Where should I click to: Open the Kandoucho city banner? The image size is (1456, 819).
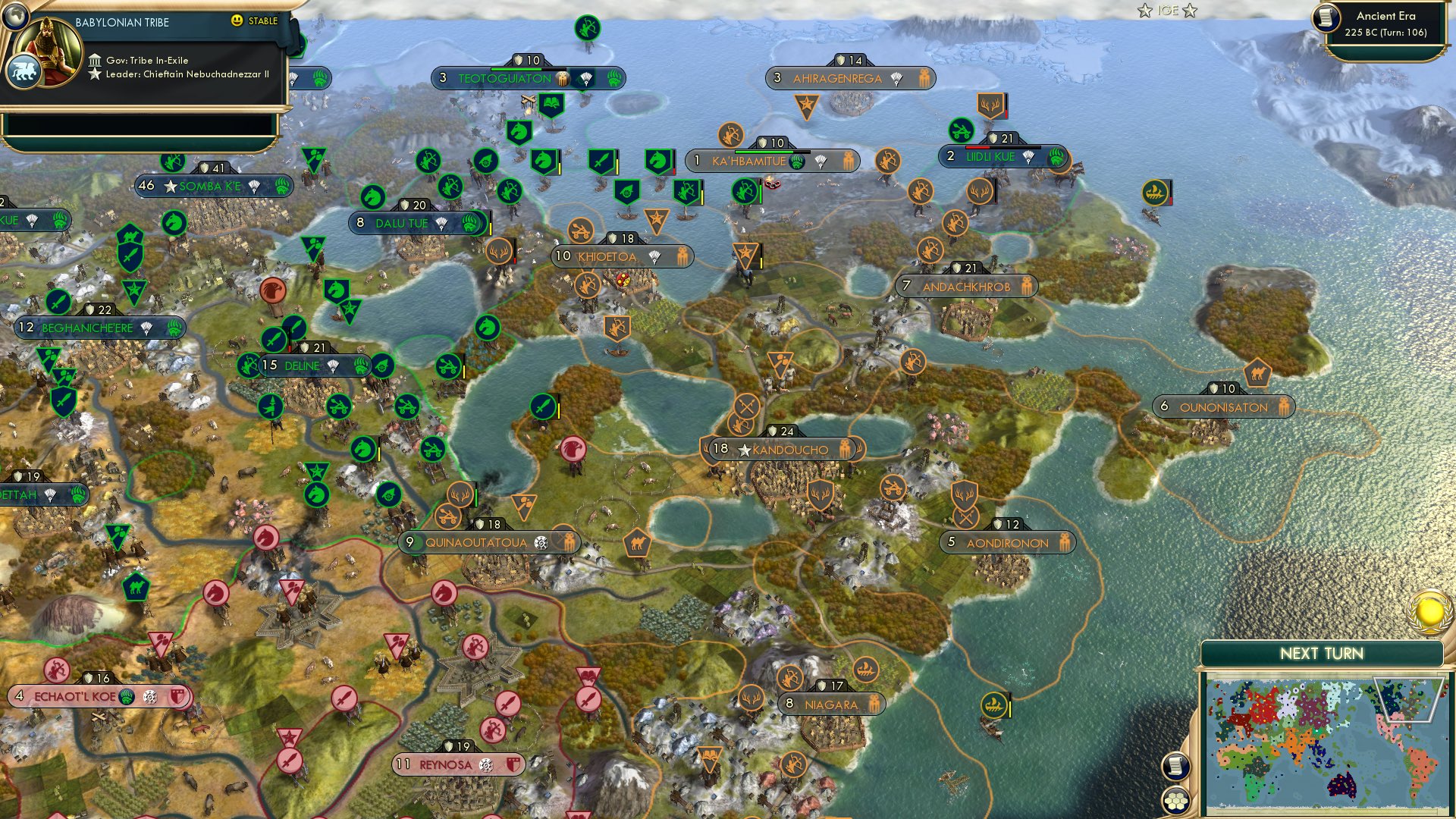tap(781, 448)
